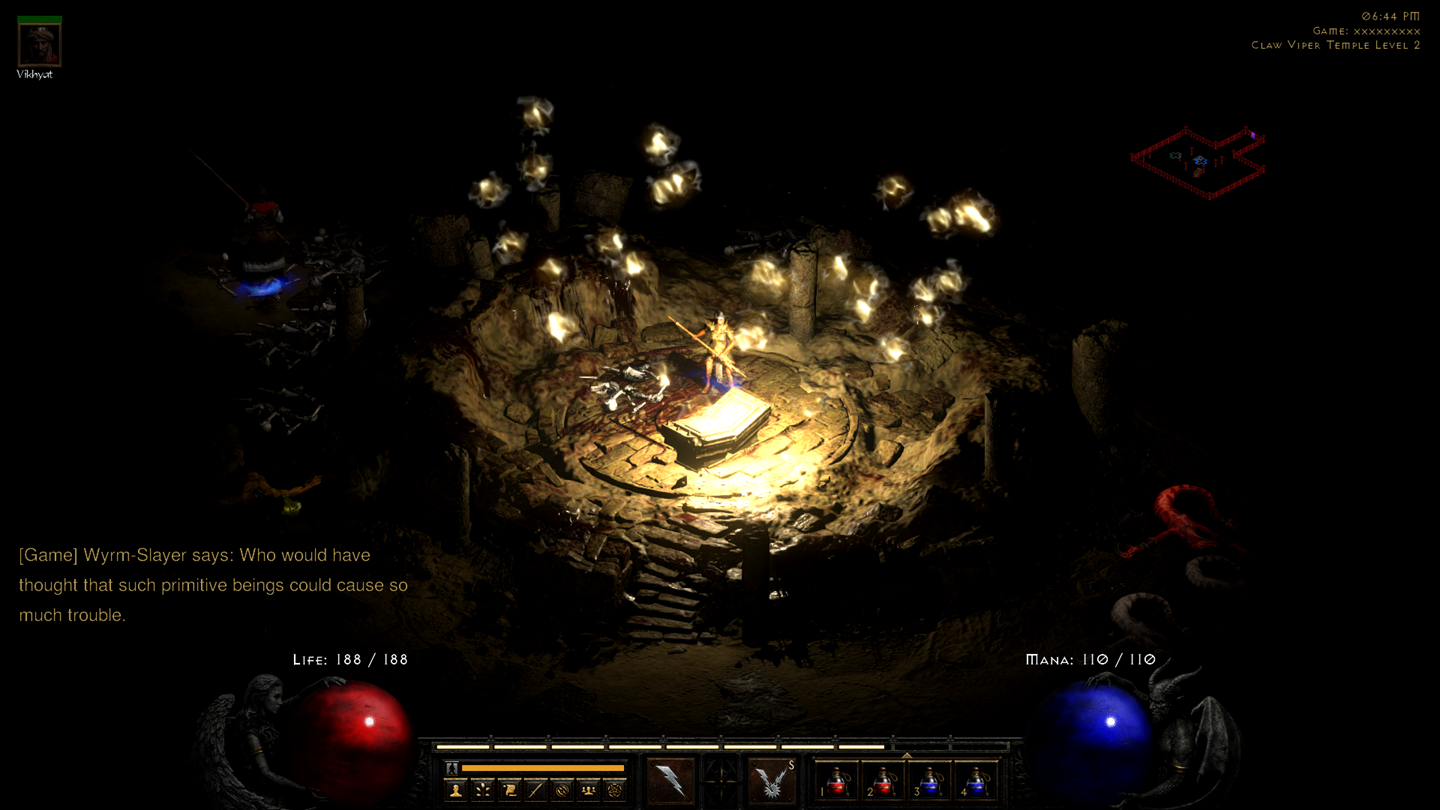Expand the potion belt via the up arrow

click(x=907, y=753)
